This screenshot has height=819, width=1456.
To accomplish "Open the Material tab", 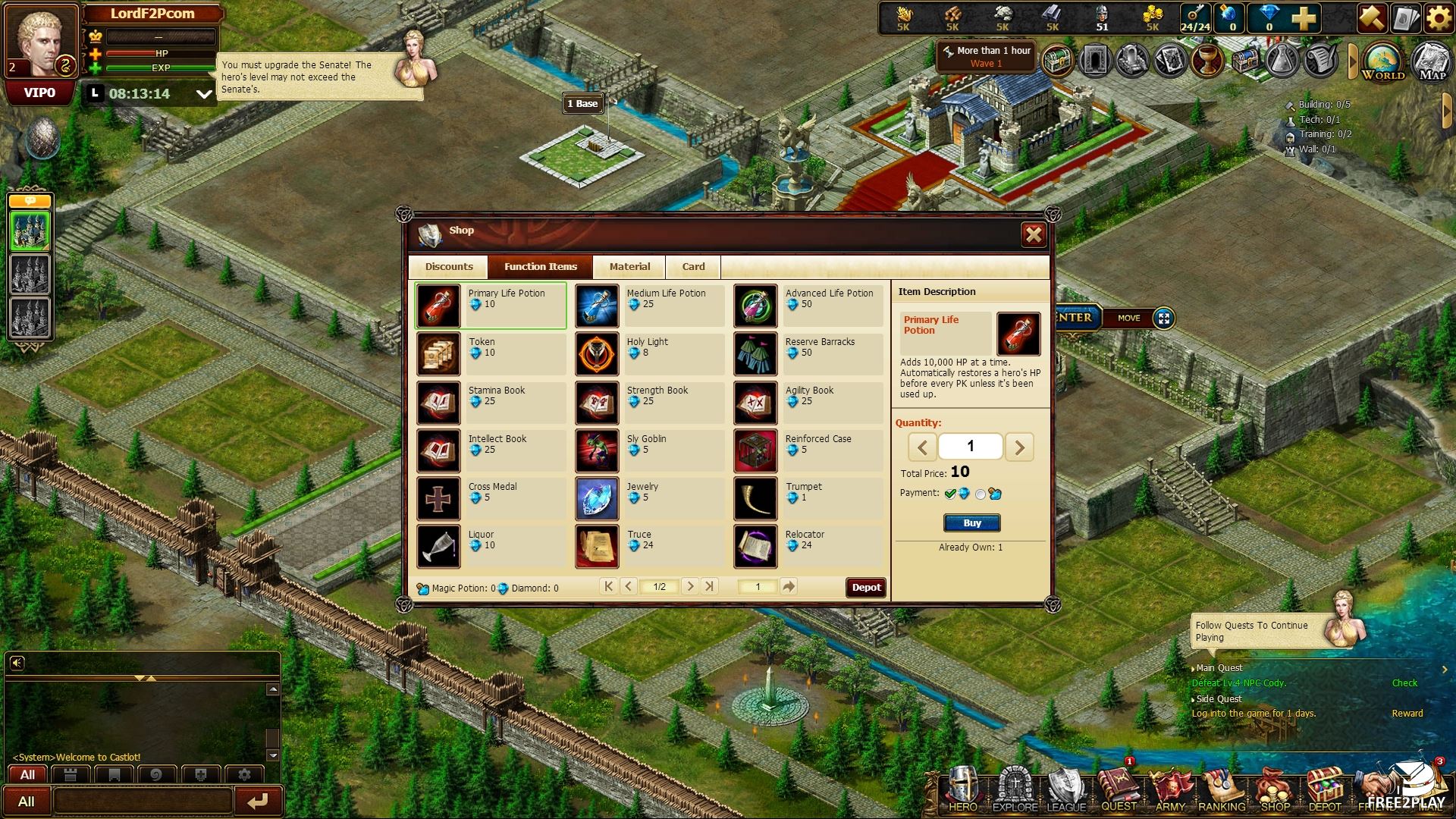I will (x=629, y=267).
